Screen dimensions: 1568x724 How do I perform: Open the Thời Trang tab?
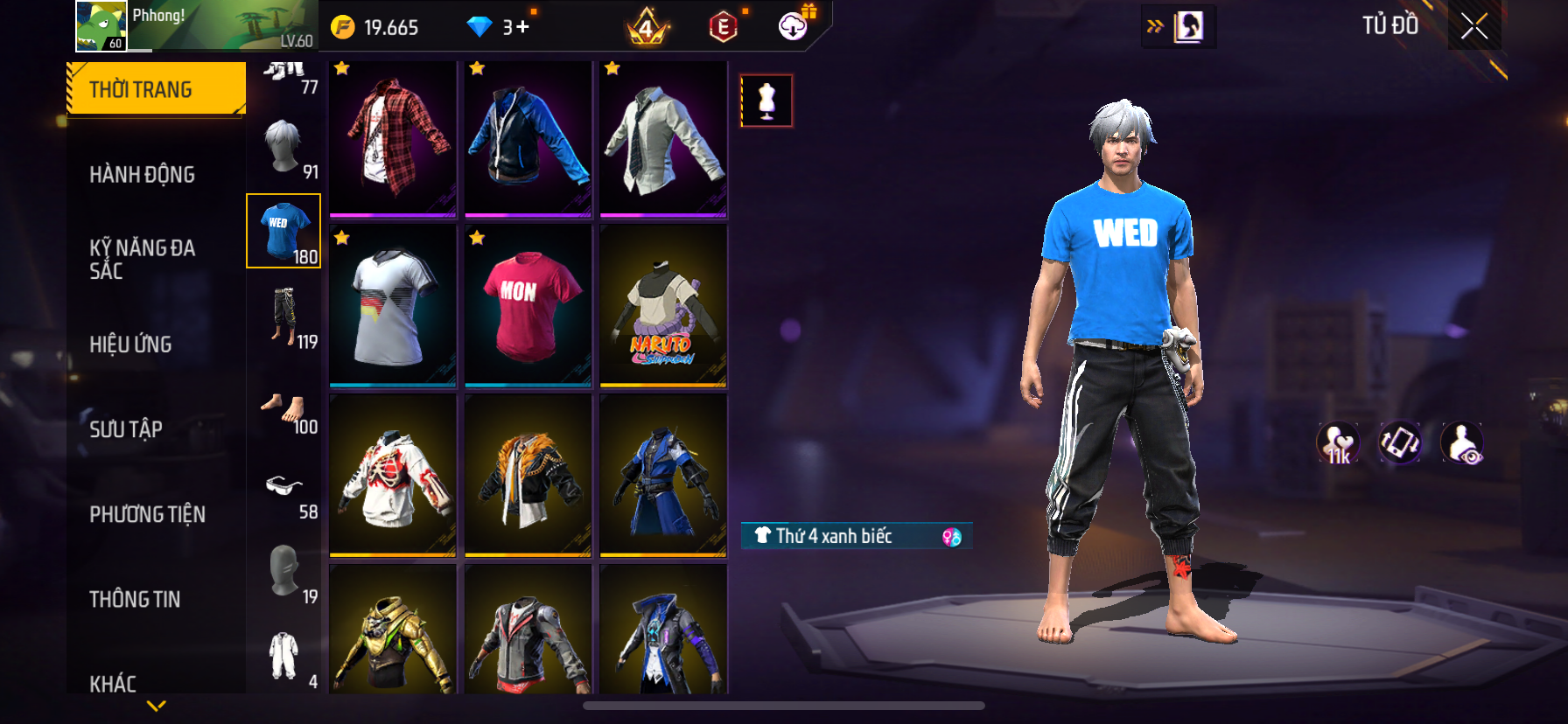tap(156, 89)
